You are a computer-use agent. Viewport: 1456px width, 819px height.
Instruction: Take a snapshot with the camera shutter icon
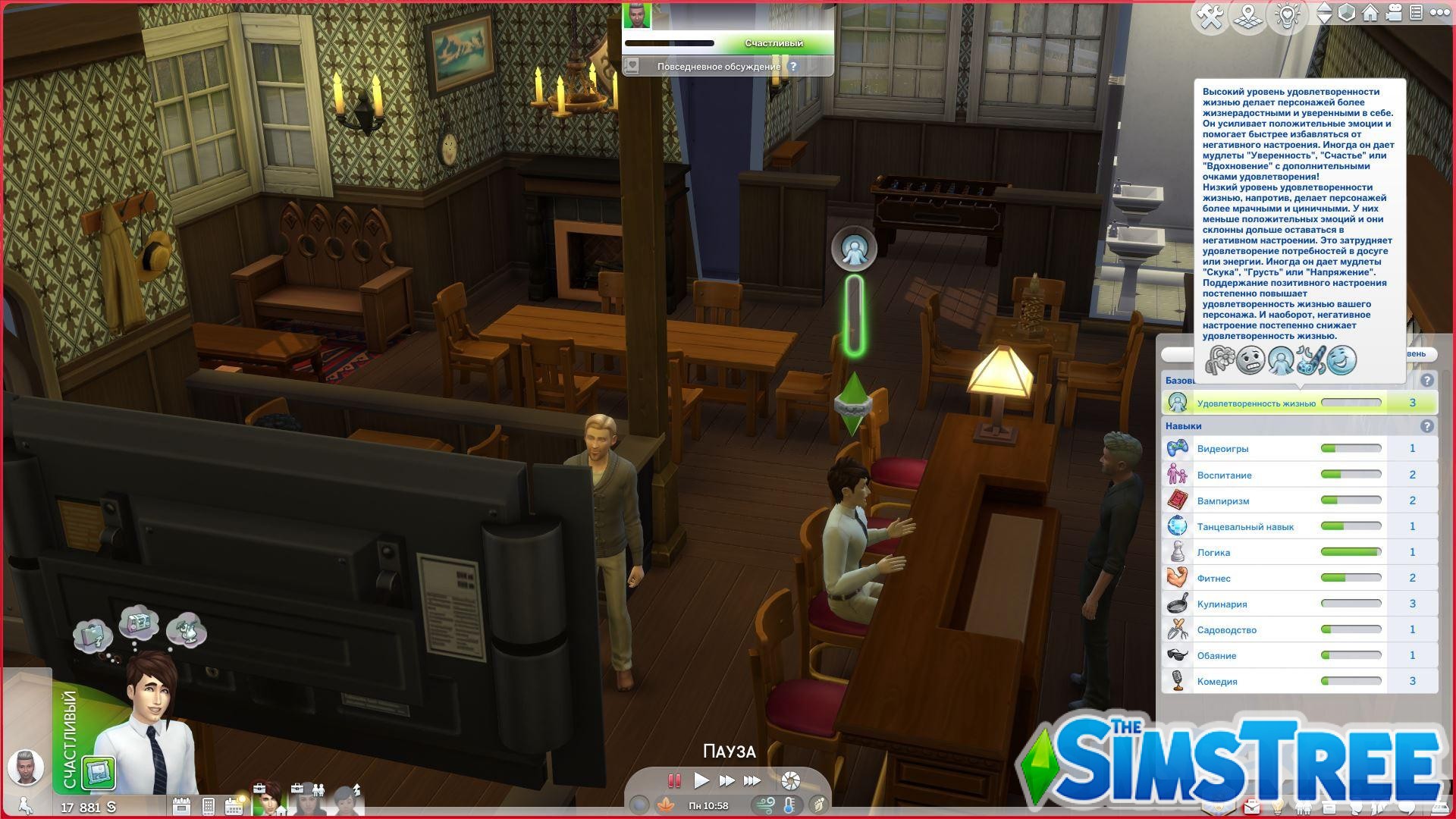coord(792,780)
